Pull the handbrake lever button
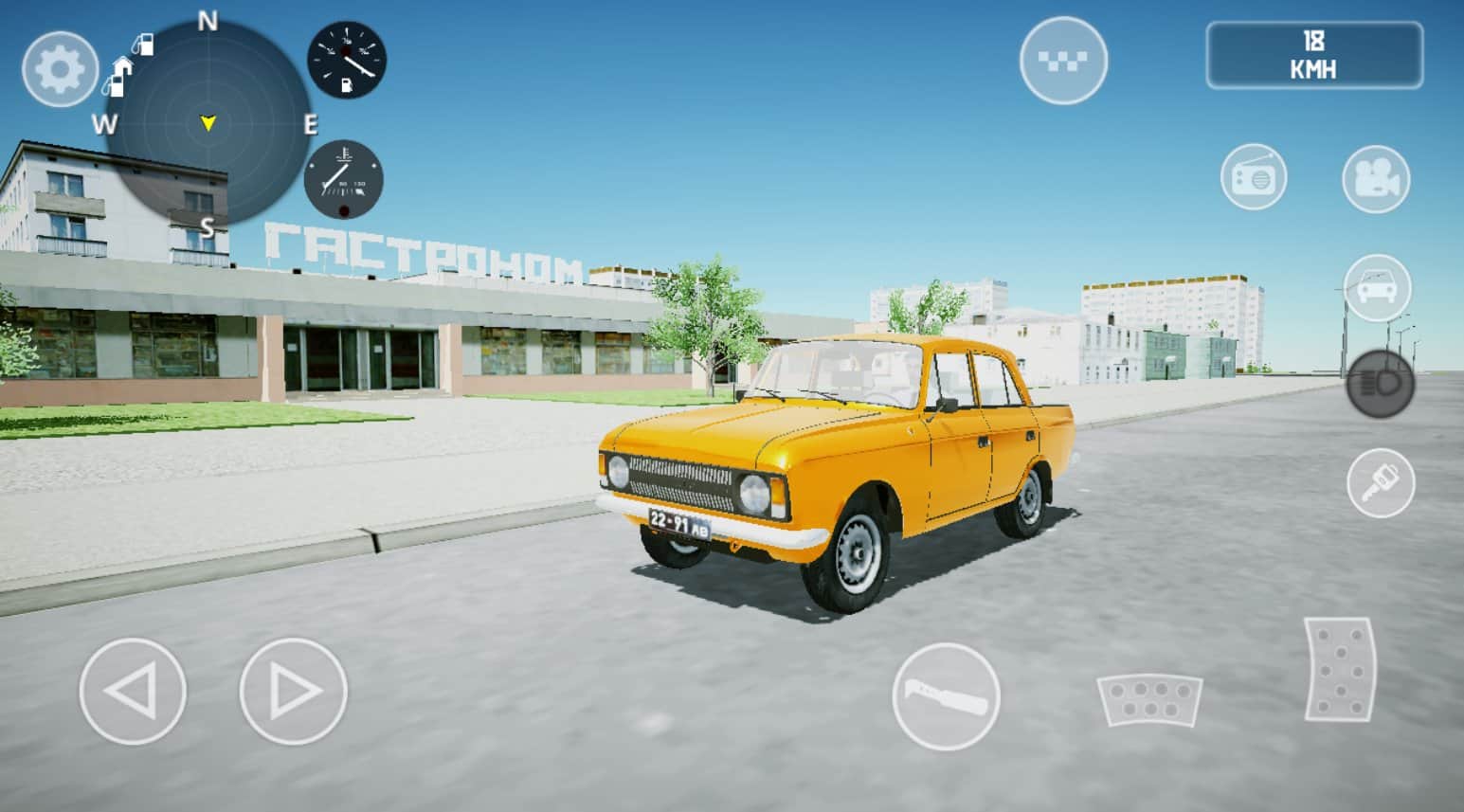The height and width of the screenshot is (812, 1464). (946, 696)
